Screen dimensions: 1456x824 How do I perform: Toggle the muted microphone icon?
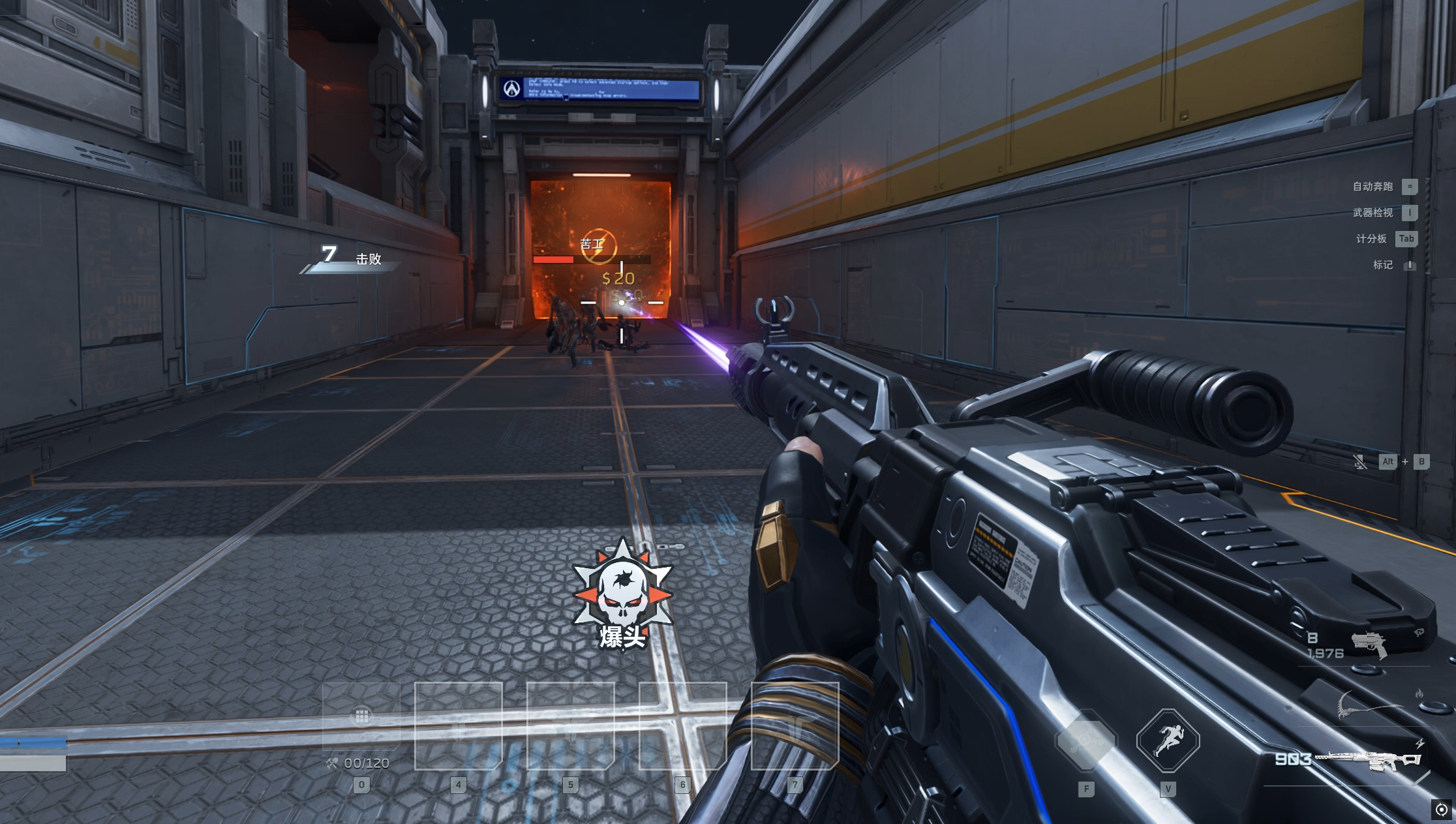1359,462
